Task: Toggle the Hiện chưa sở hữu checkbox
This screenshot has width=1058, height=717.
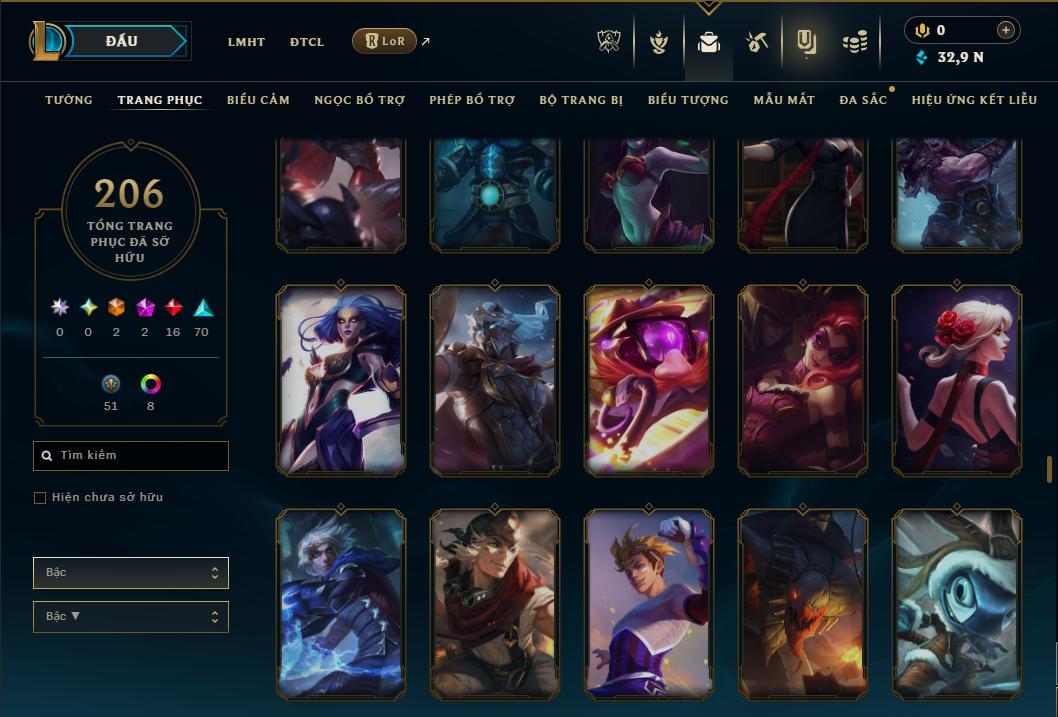Action: click(40, 498)
